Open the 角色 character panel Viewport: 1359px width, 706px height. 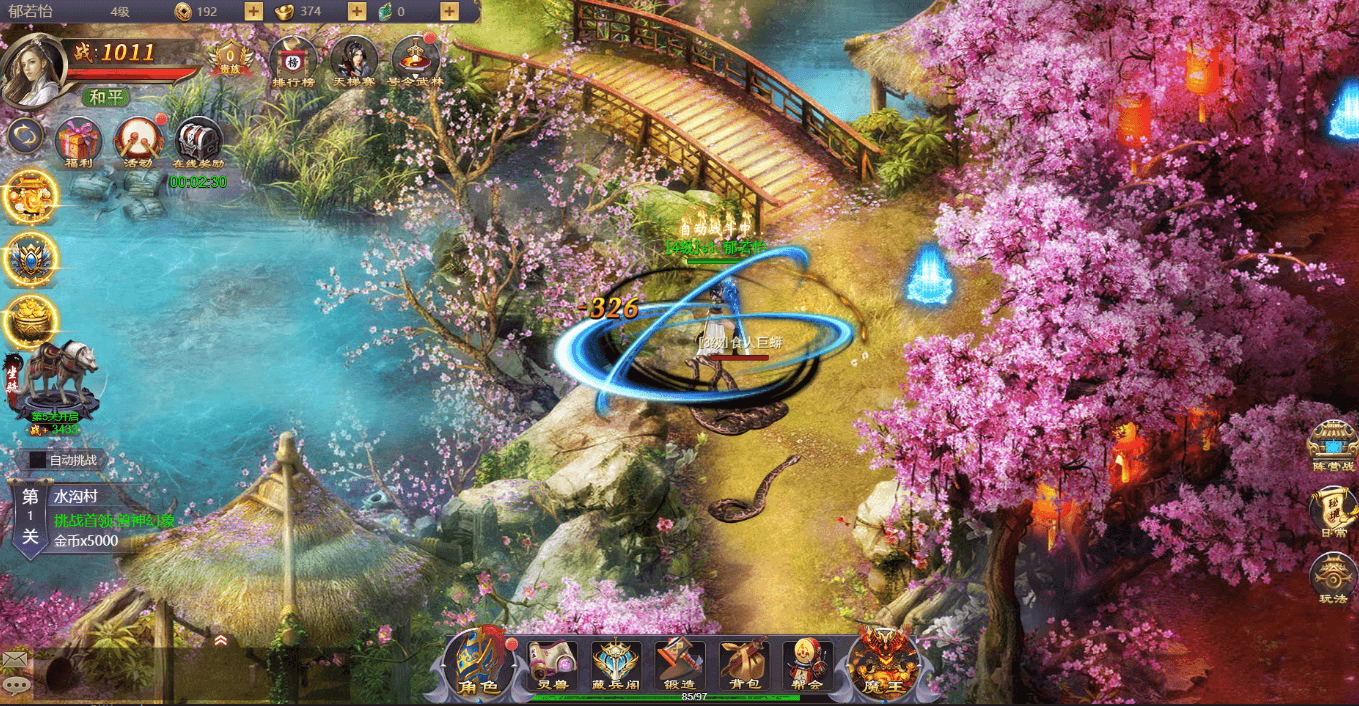click(477, 664)
